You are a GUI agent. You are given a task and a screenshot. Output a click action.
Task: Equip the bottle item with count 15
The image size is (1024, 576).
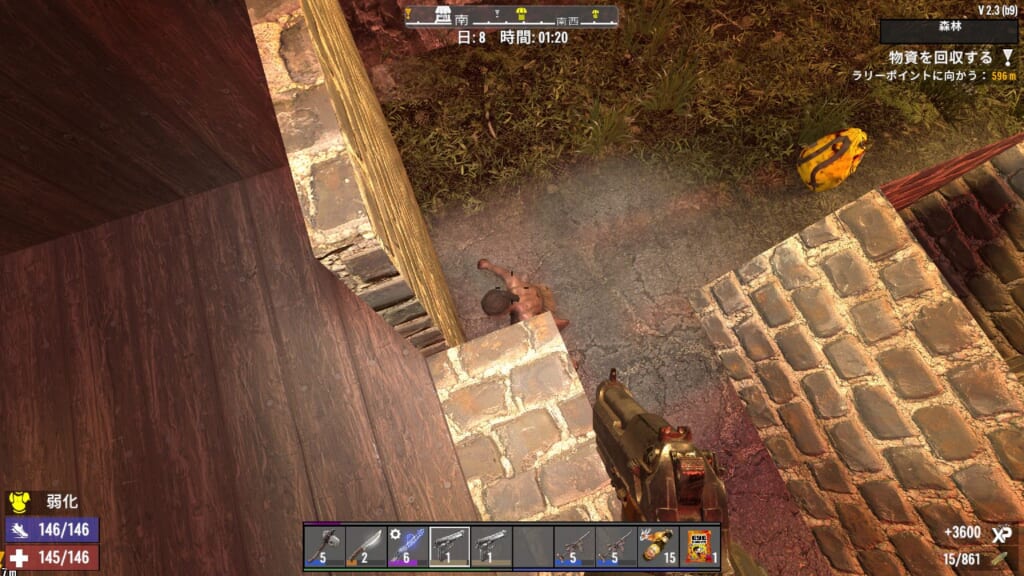(x=657, y=547)
